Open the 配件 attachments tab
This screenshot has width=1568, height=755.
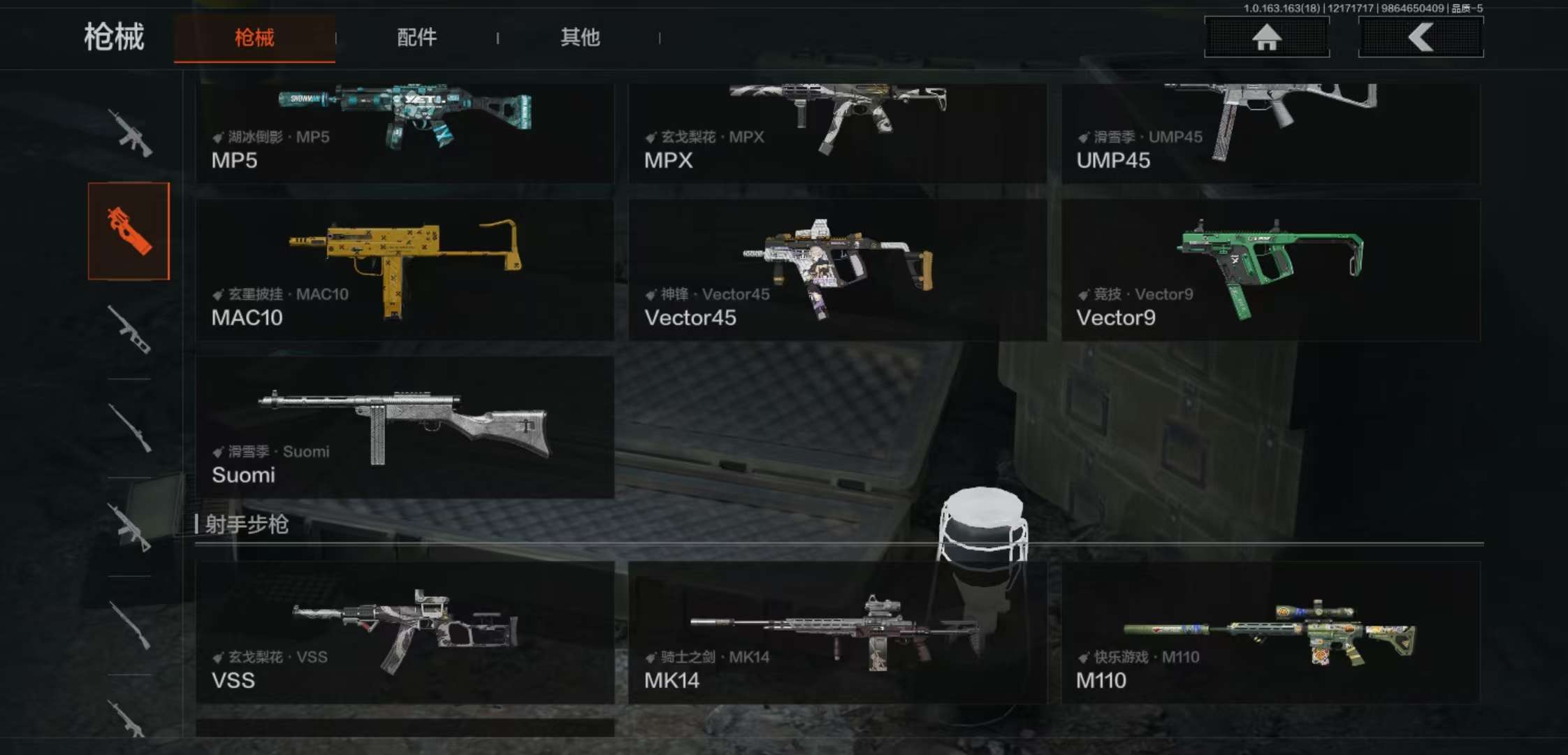[x=416, y=38]
